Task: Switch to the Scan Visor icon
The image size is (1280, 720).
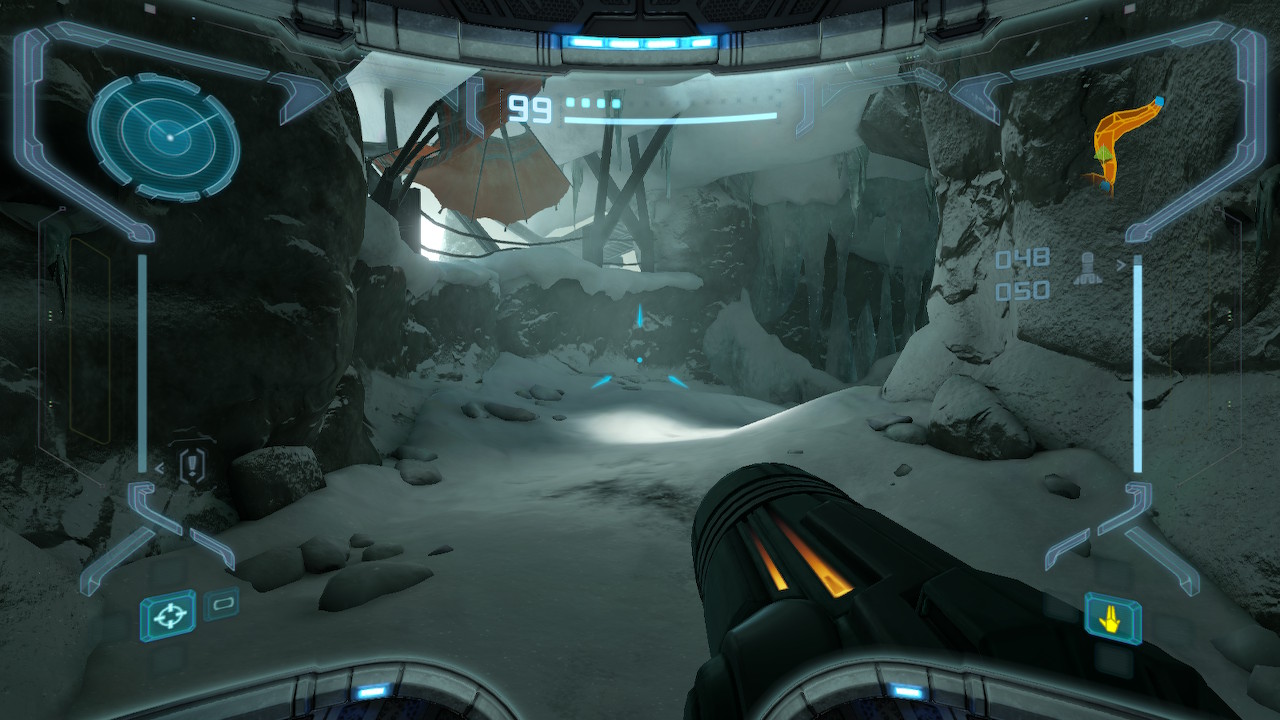Action: [x=221, y=604]
